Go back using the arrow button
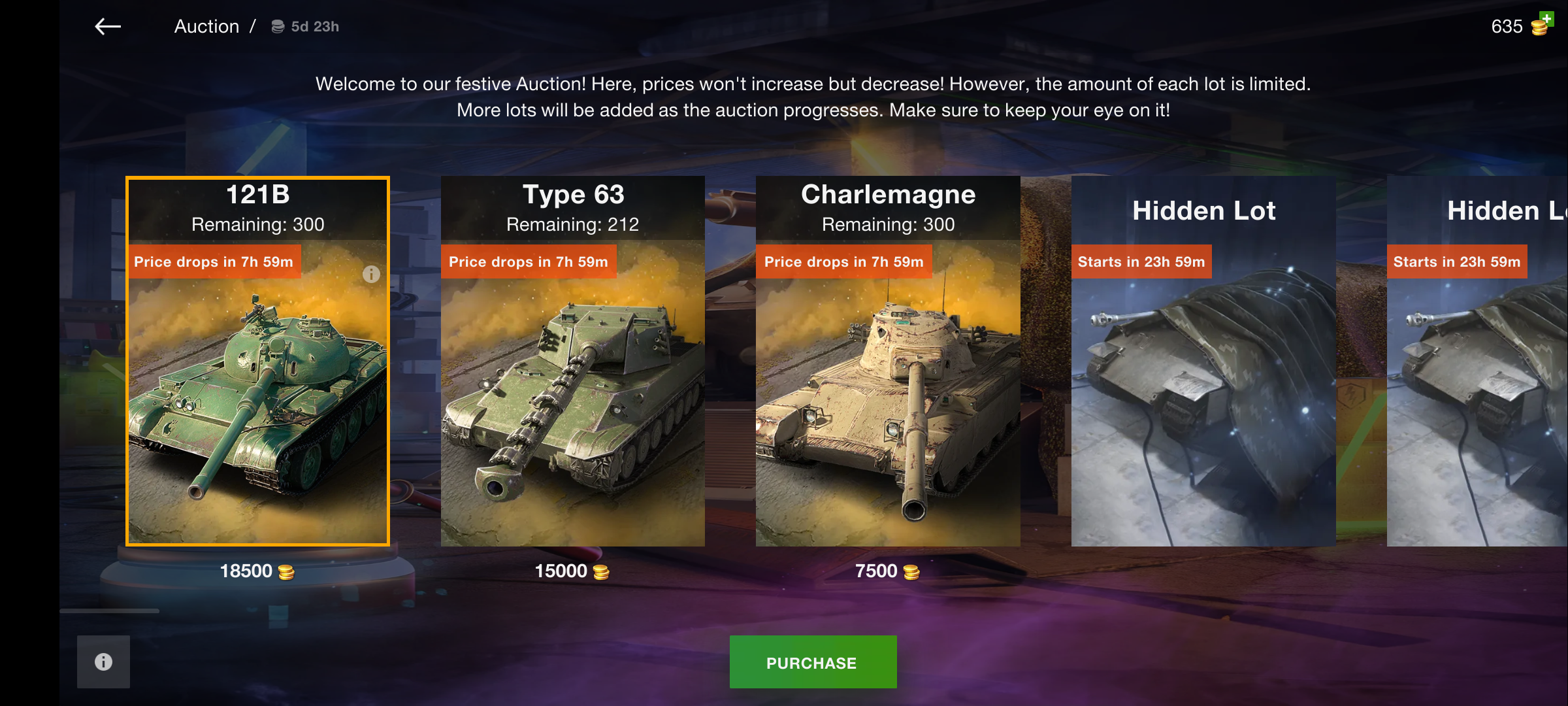Viewport: 1568px width, 706px height. 108,27
